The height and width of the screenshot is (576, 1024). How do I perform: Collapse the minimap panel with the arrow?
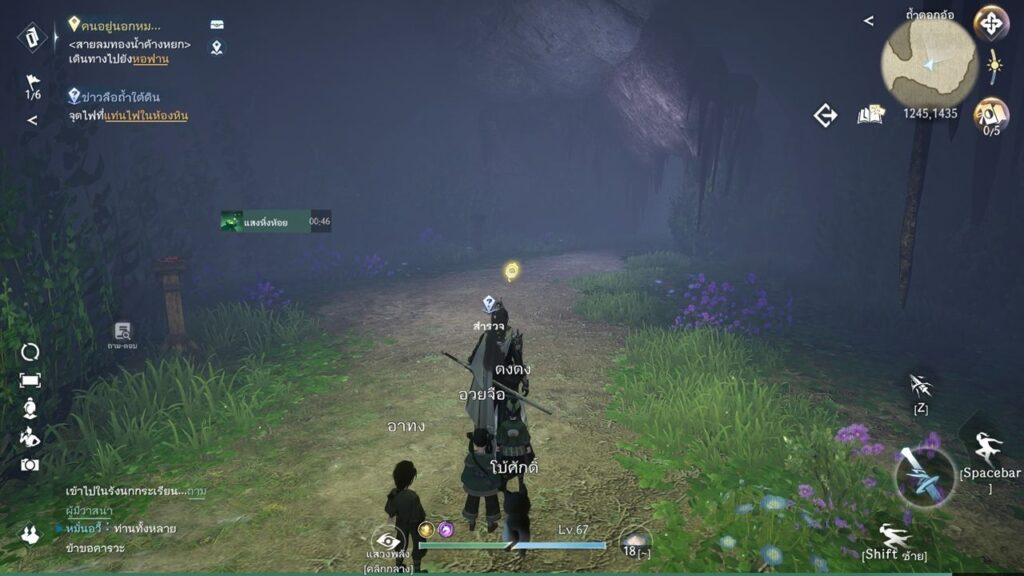tap(868, 20)
